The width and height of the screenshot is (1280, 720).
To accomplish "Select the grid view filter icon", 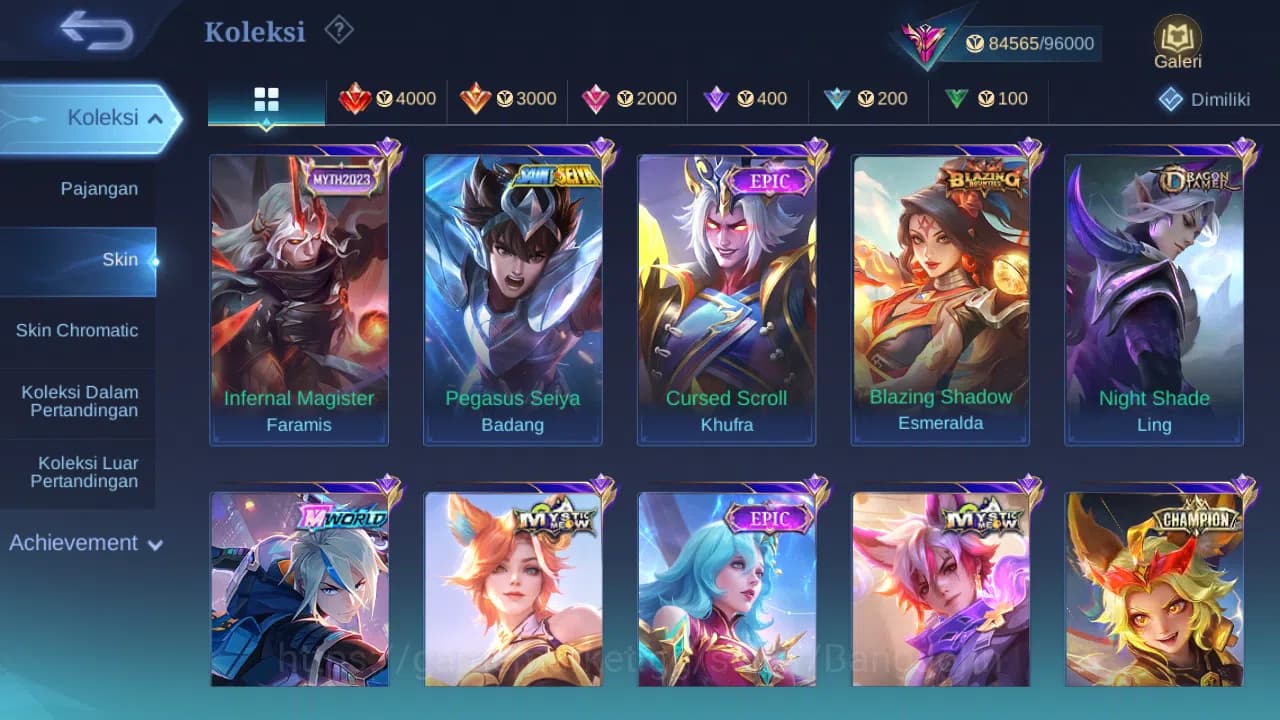I will [265, 99].
